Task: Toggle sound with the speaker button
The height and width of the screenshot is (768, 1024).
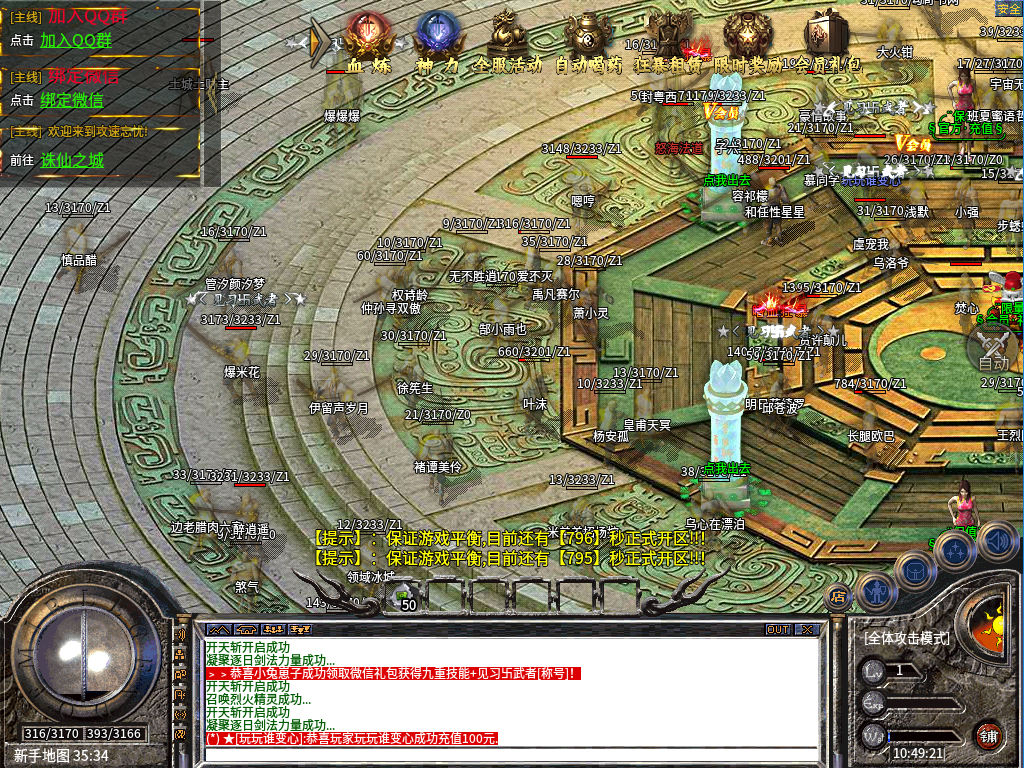Action: (997, 541)
